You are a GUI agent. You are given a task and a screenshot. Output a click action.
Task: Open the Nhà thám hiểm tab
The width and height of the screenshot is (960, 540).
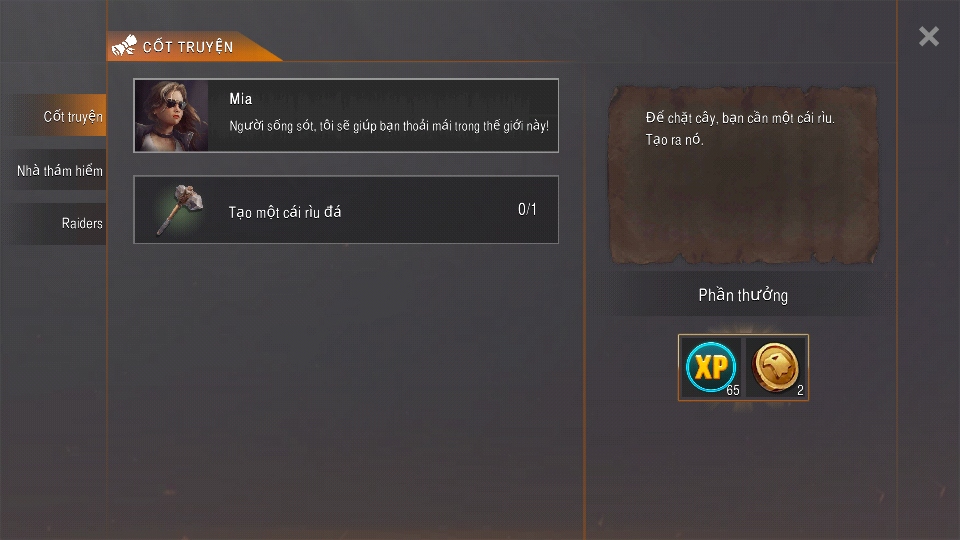pyautogui.click(x=60, y=171)
